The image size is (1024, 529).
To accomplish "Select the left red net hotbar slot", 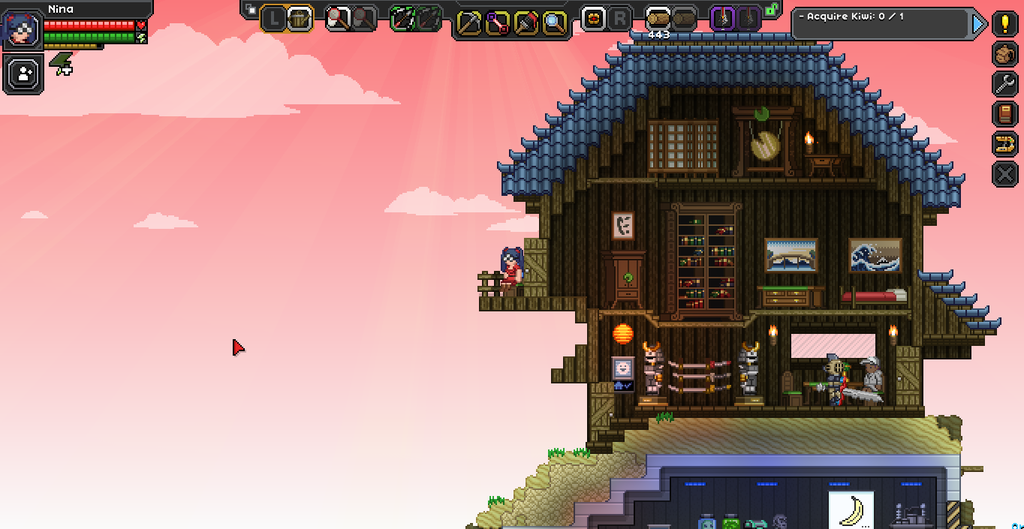I will click(x=338, y=18).
